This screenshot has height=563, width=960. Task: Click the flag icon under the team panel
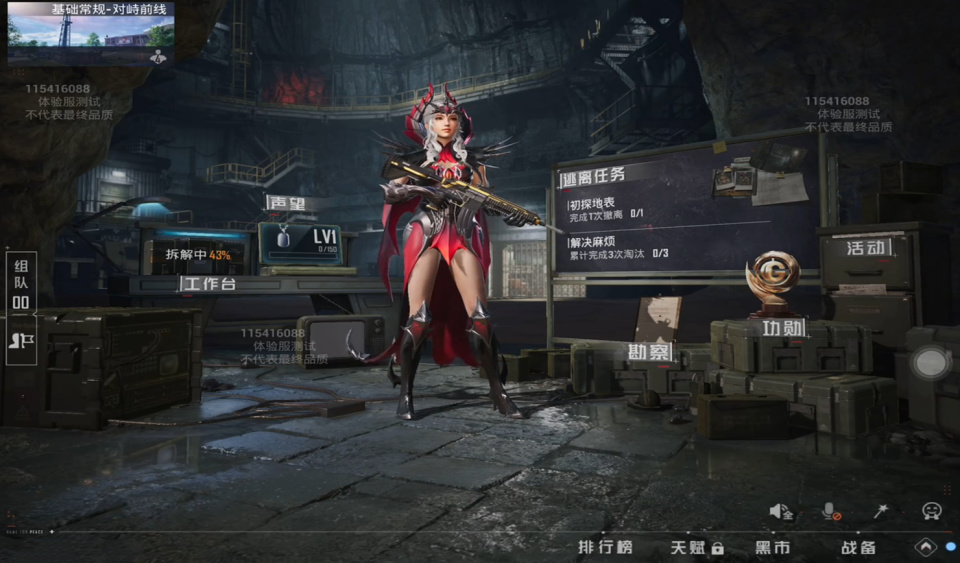coord(21,339)
